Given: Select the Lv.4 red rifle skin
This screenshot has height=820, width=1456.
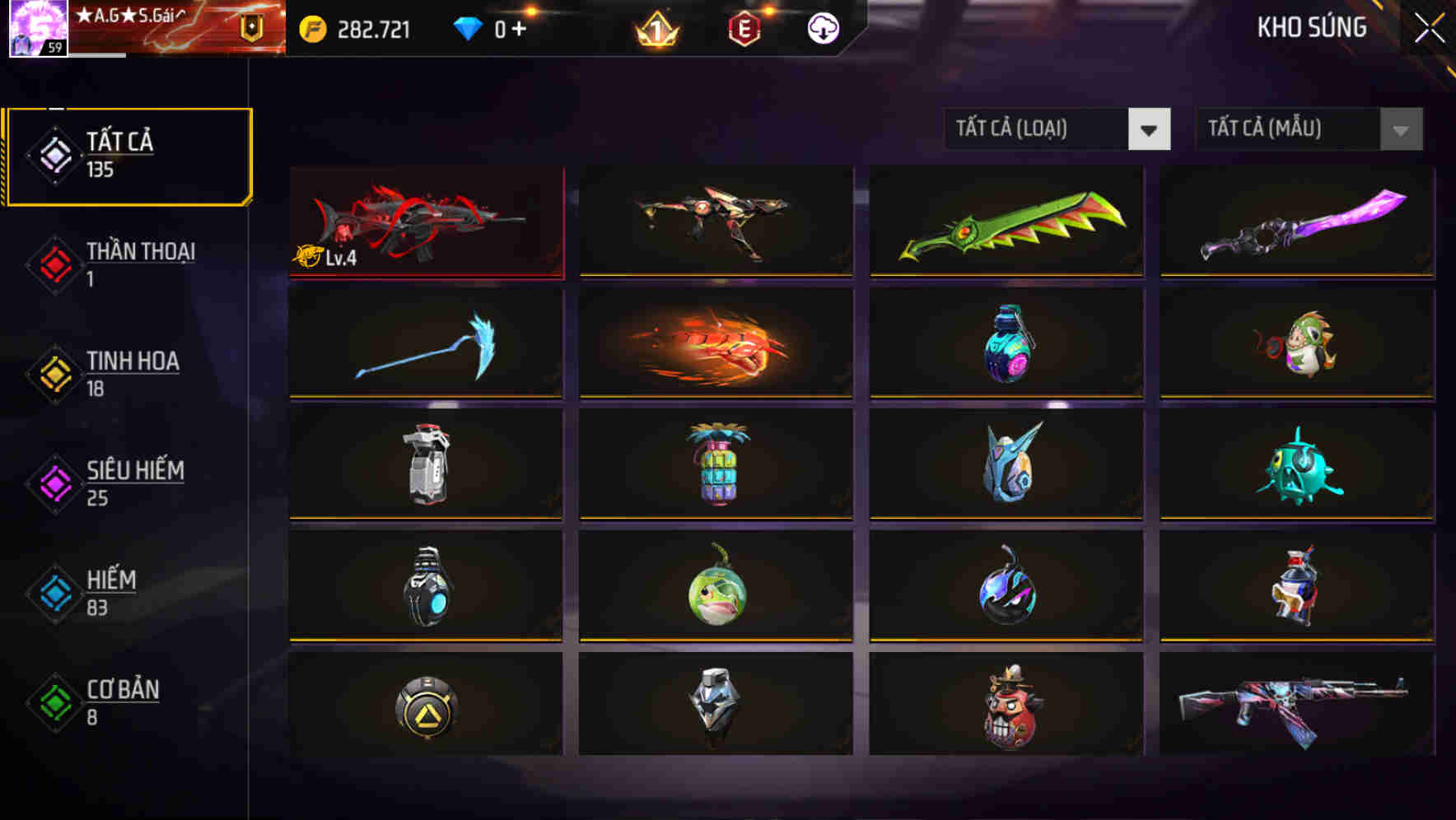Looking at the screenshot, I should 425,222.
